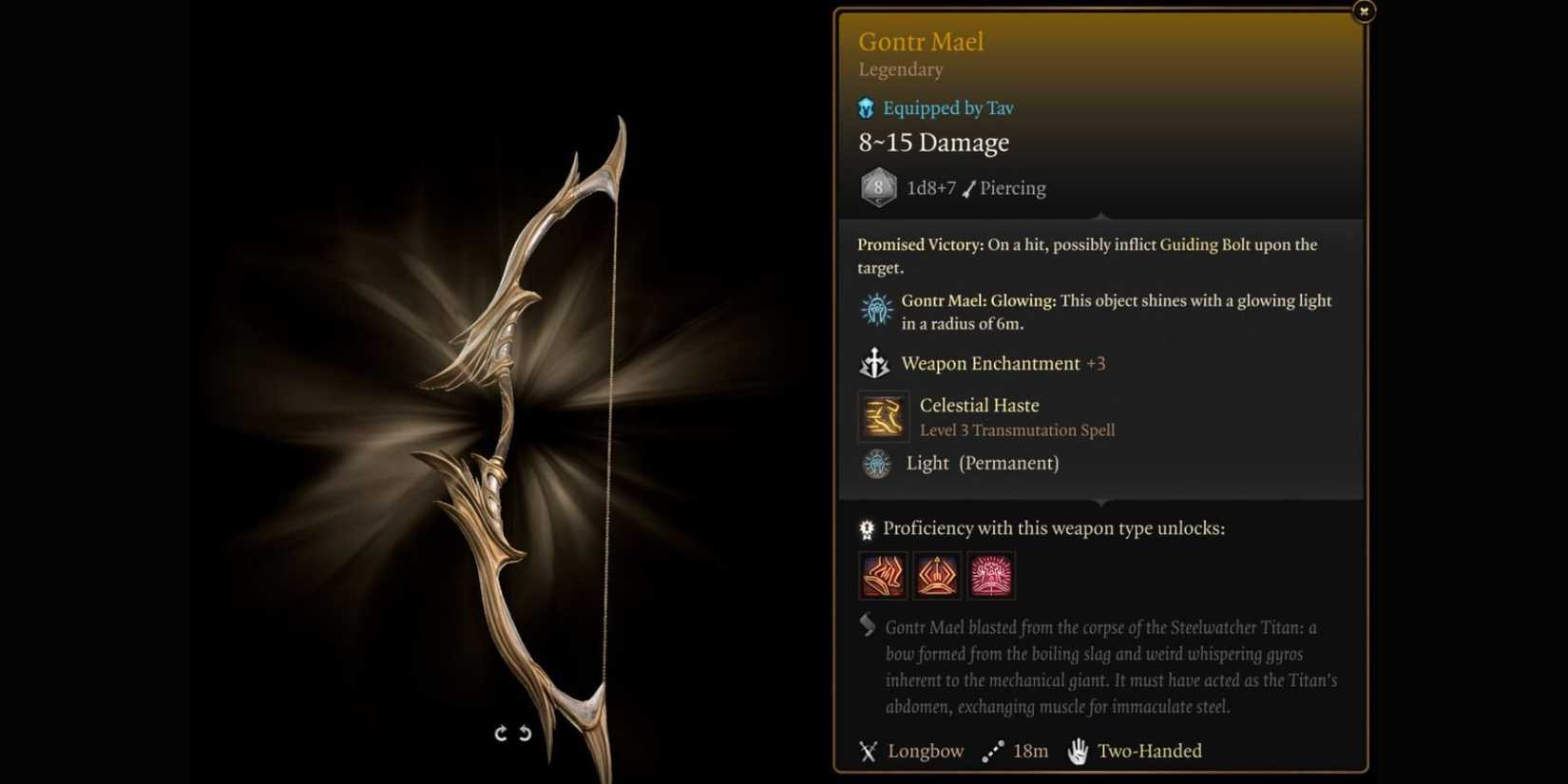Screen dimensions: 1568x784
Task: Select the Piercing Shot weapon action icon
Action: tap(938, 575)
